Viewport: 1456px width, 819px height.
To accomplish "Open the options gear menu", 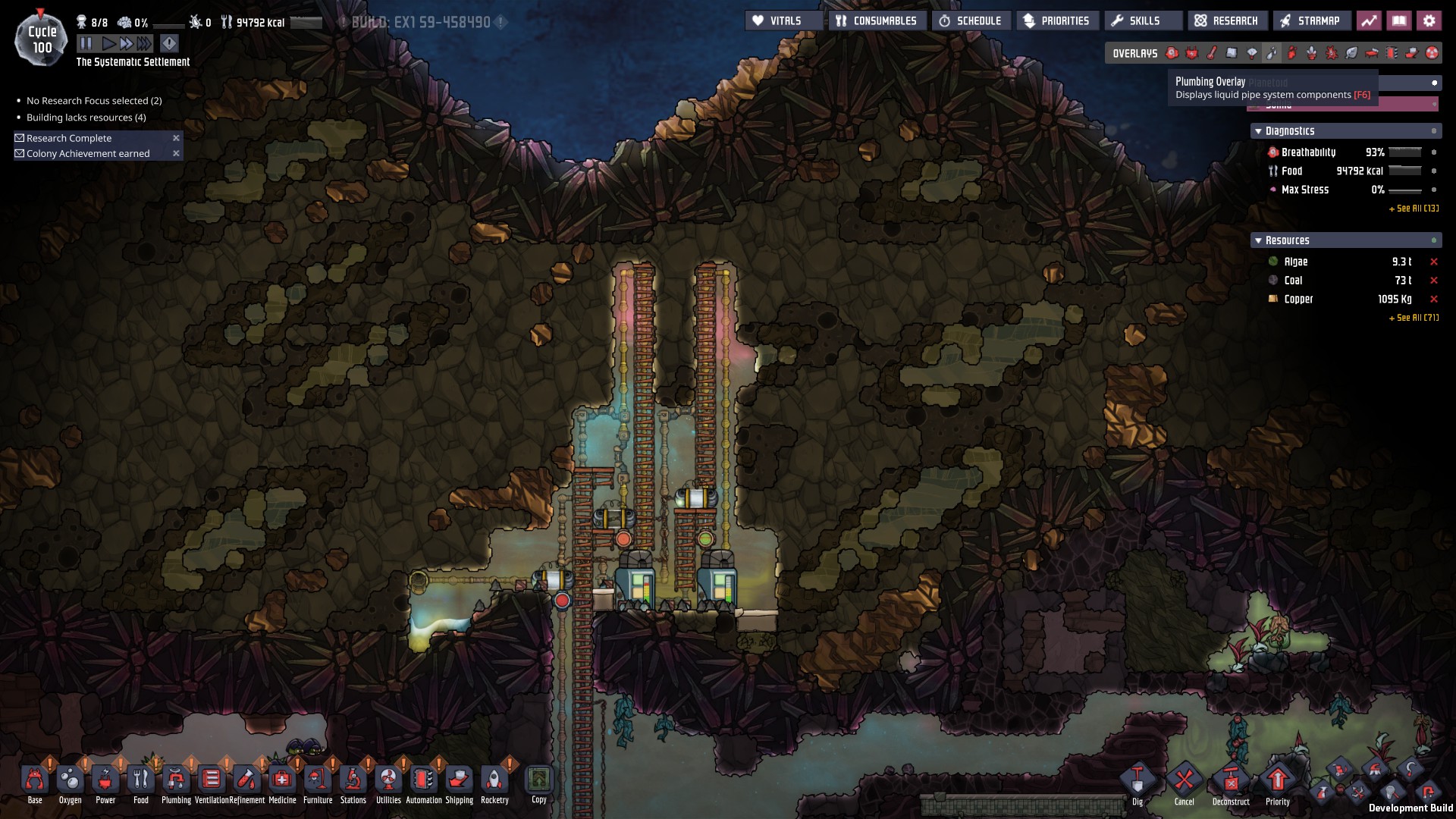I will click(x=1429, y=21).
